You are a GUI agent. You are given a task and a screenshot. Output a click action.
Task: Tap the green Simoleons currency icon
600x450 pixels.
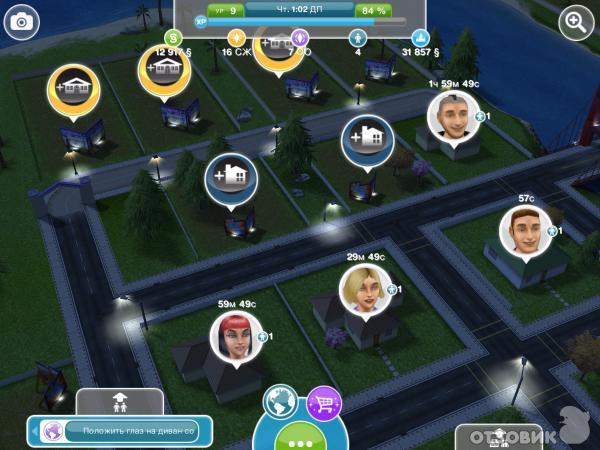[x=170, y=38]
